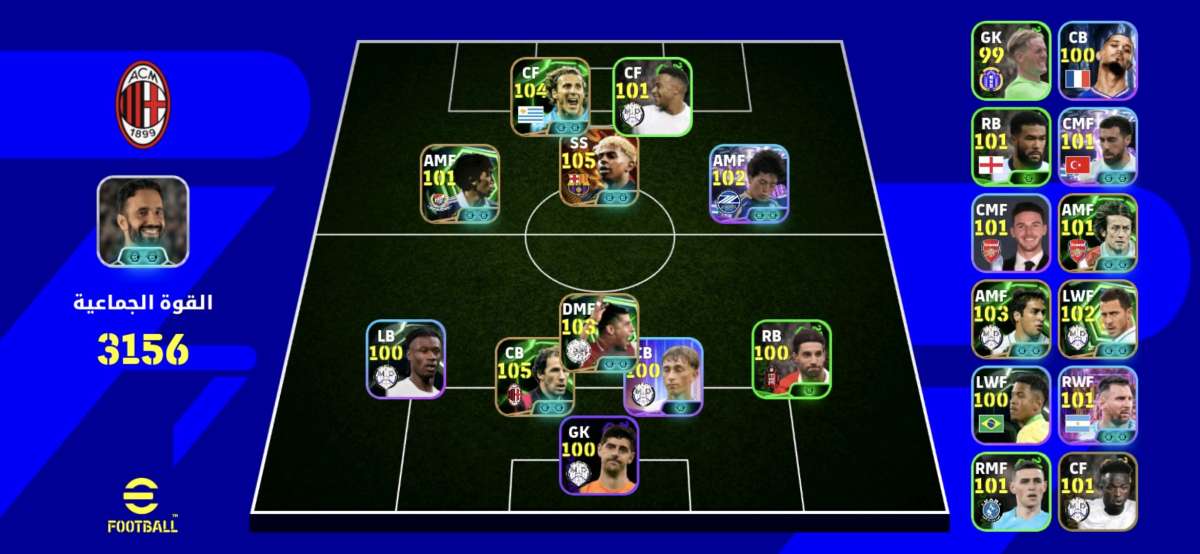Image resolution: width=1200 pixels, height=554 pixels.
Task: Click the AC Milan team badge
Action: 144,105
